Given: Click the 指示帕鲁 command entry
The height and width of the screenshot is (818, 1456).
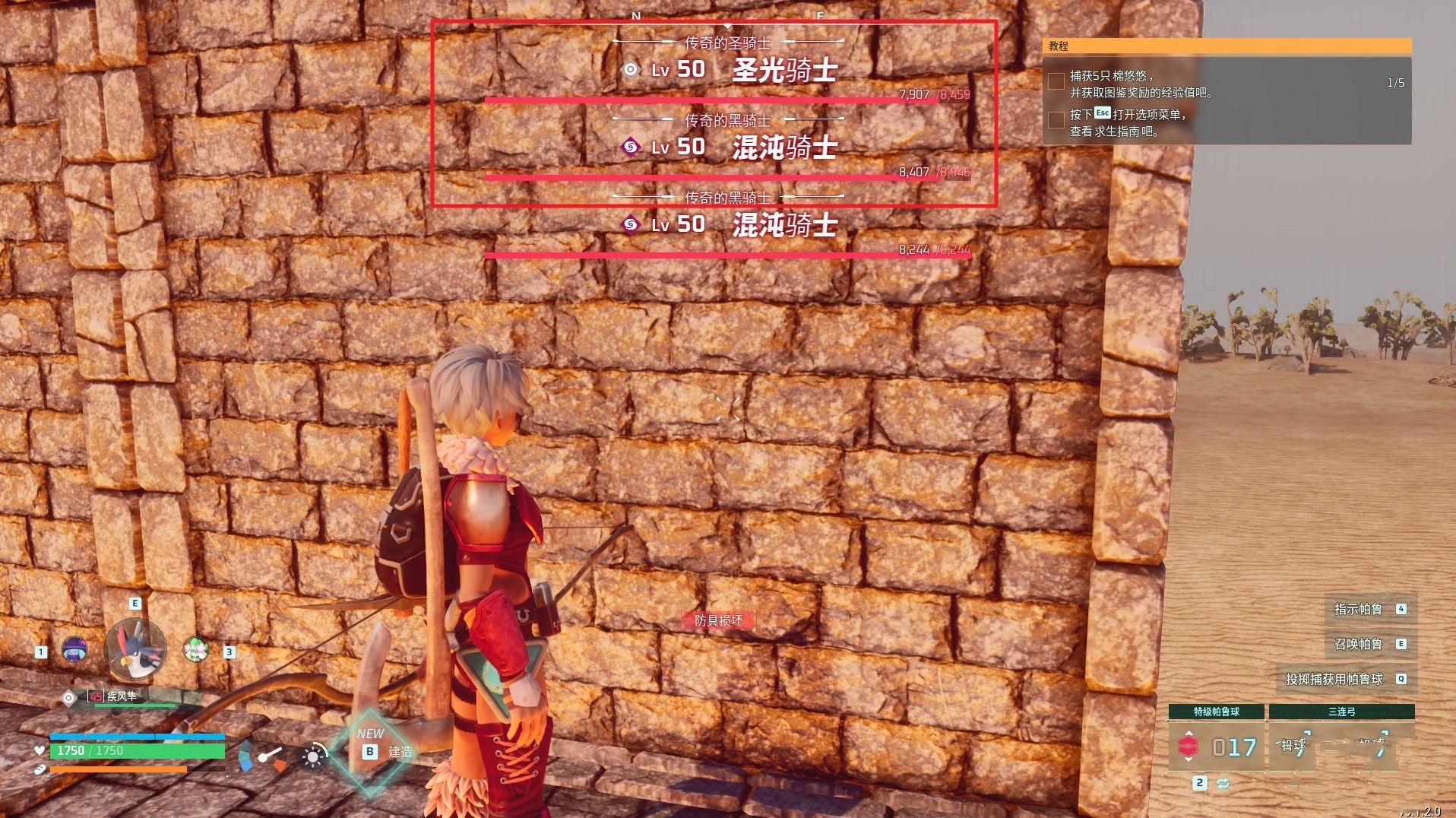Looking at the screenshot, I should tap(1369, 609).
